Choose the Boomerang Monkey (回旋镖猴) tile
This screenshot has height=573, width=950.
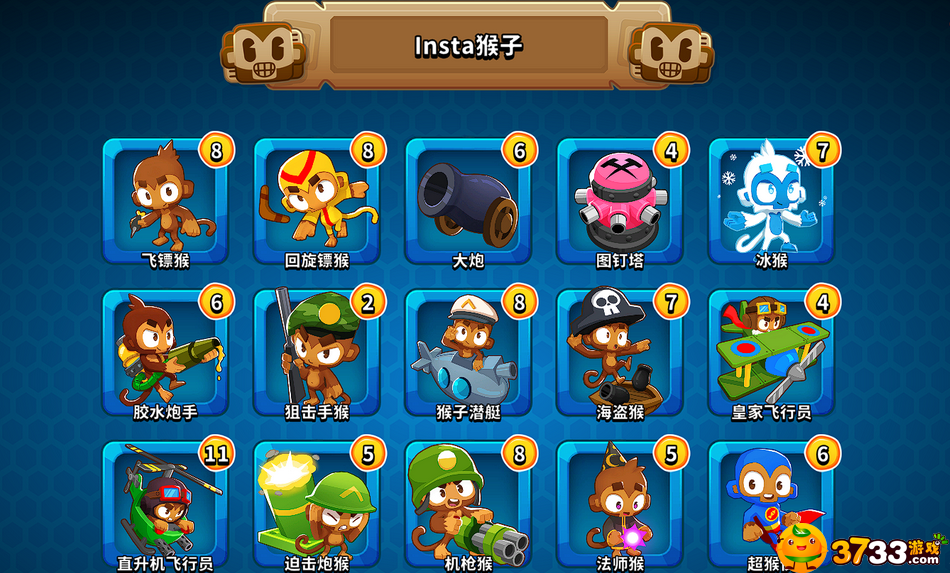pyautogui.click(x=317, y=200)
